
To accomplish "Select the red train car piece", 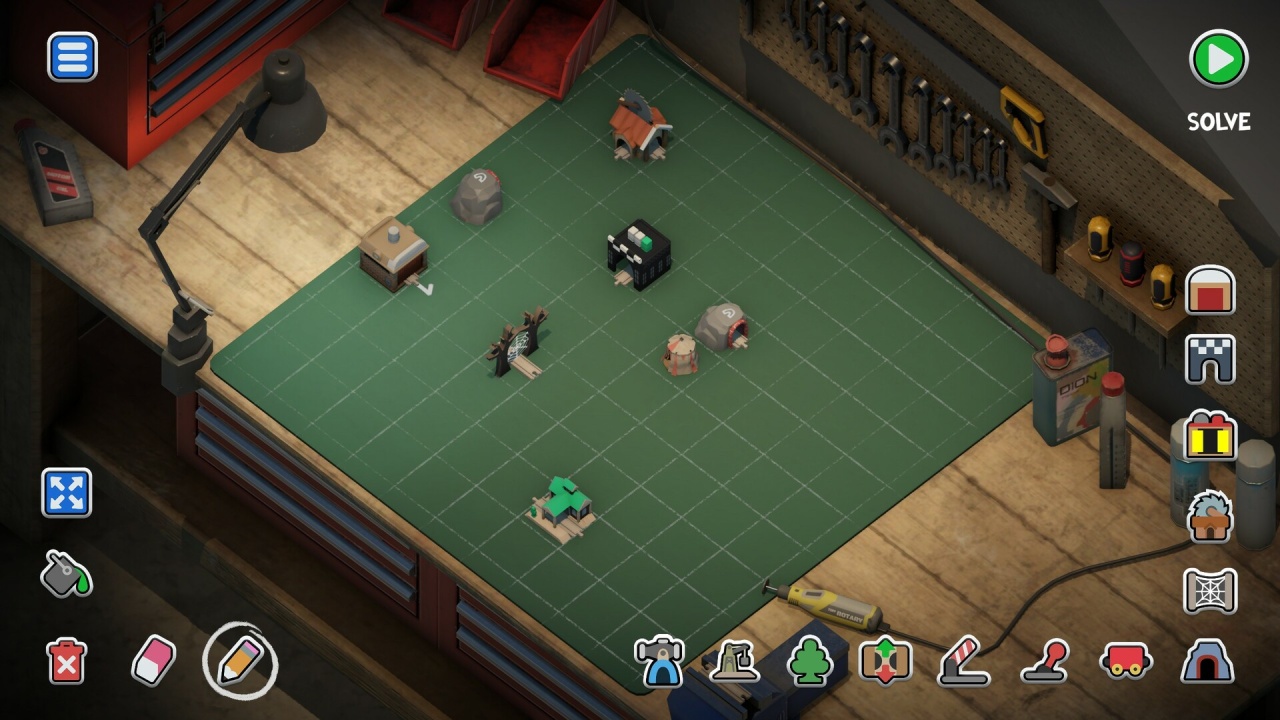I will (1125, 661).
